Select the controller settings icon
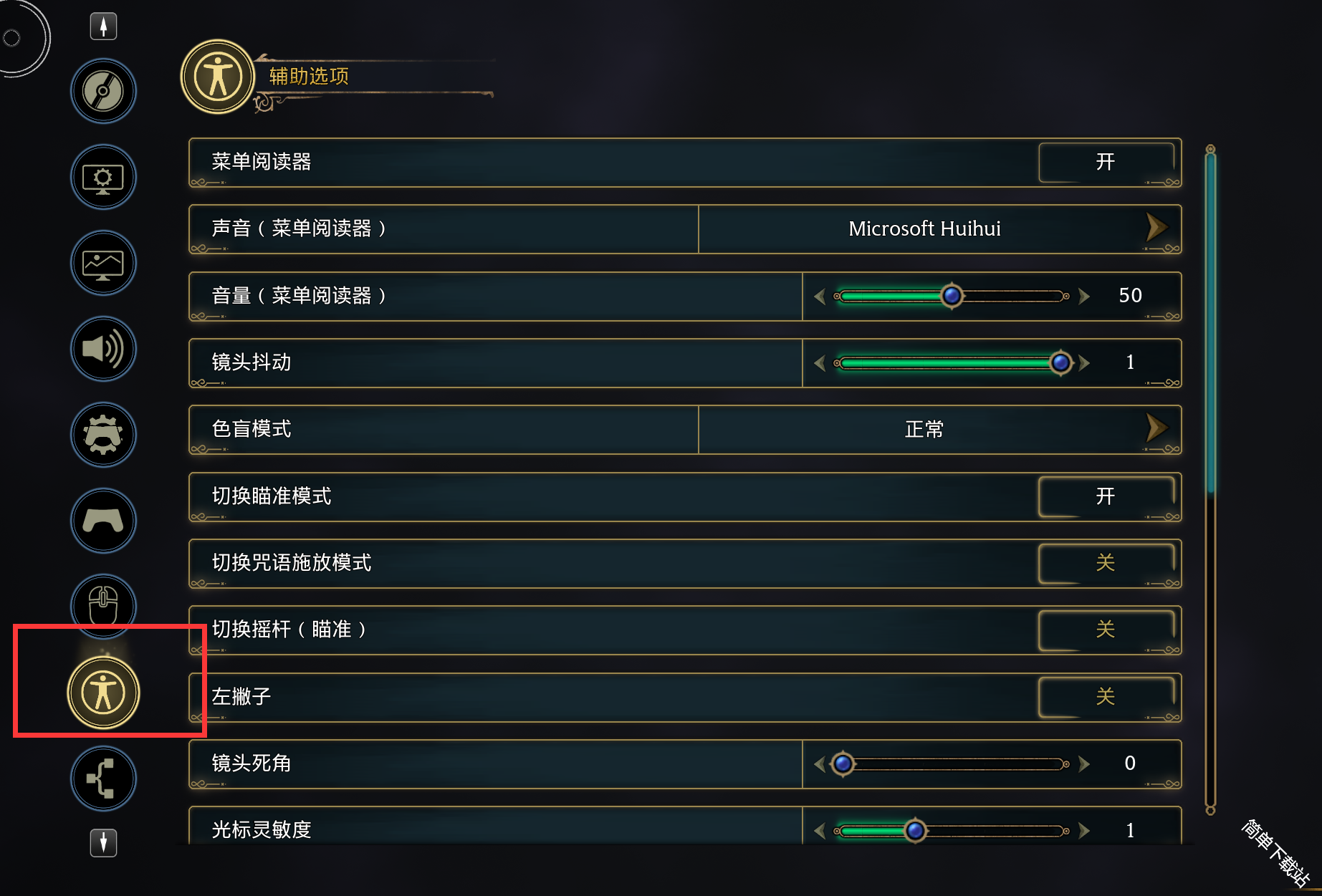Viewport: 1322px width, 896px height. (x=102, y=521)
